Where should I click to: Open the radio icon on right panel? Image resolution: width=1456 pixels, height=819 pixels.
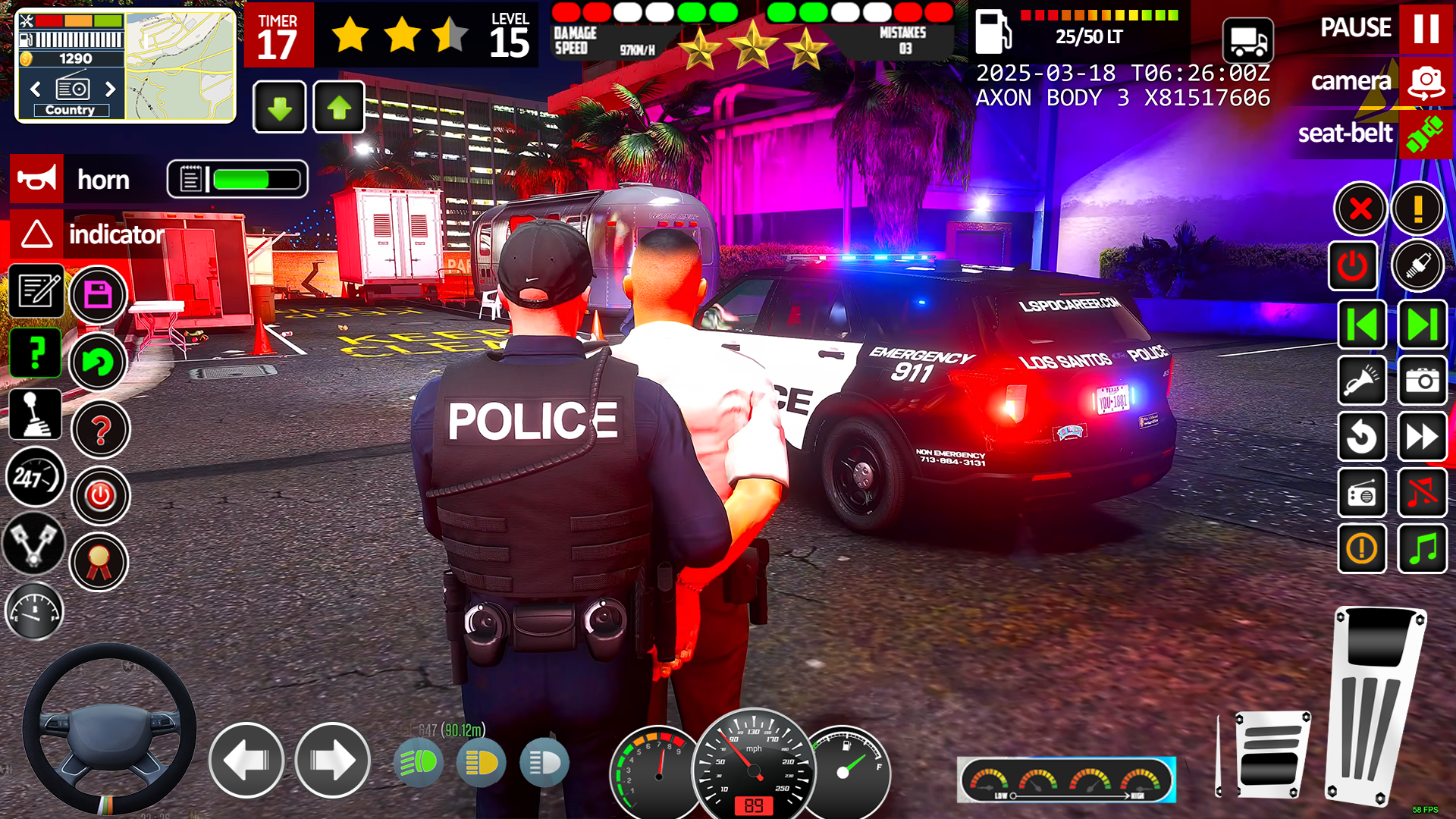coord(1362,493)
